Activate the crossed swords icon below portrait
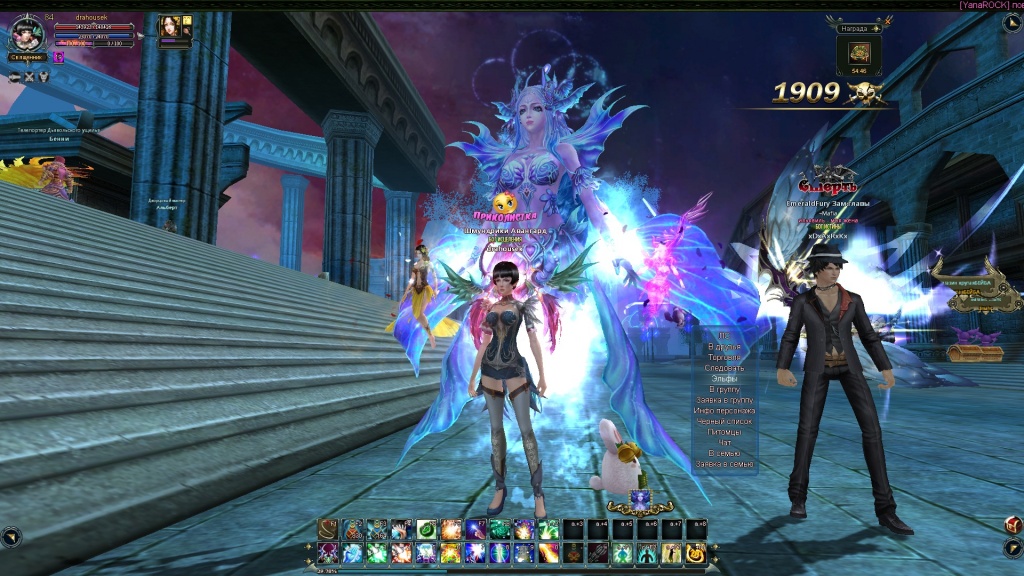 (29, 77)
